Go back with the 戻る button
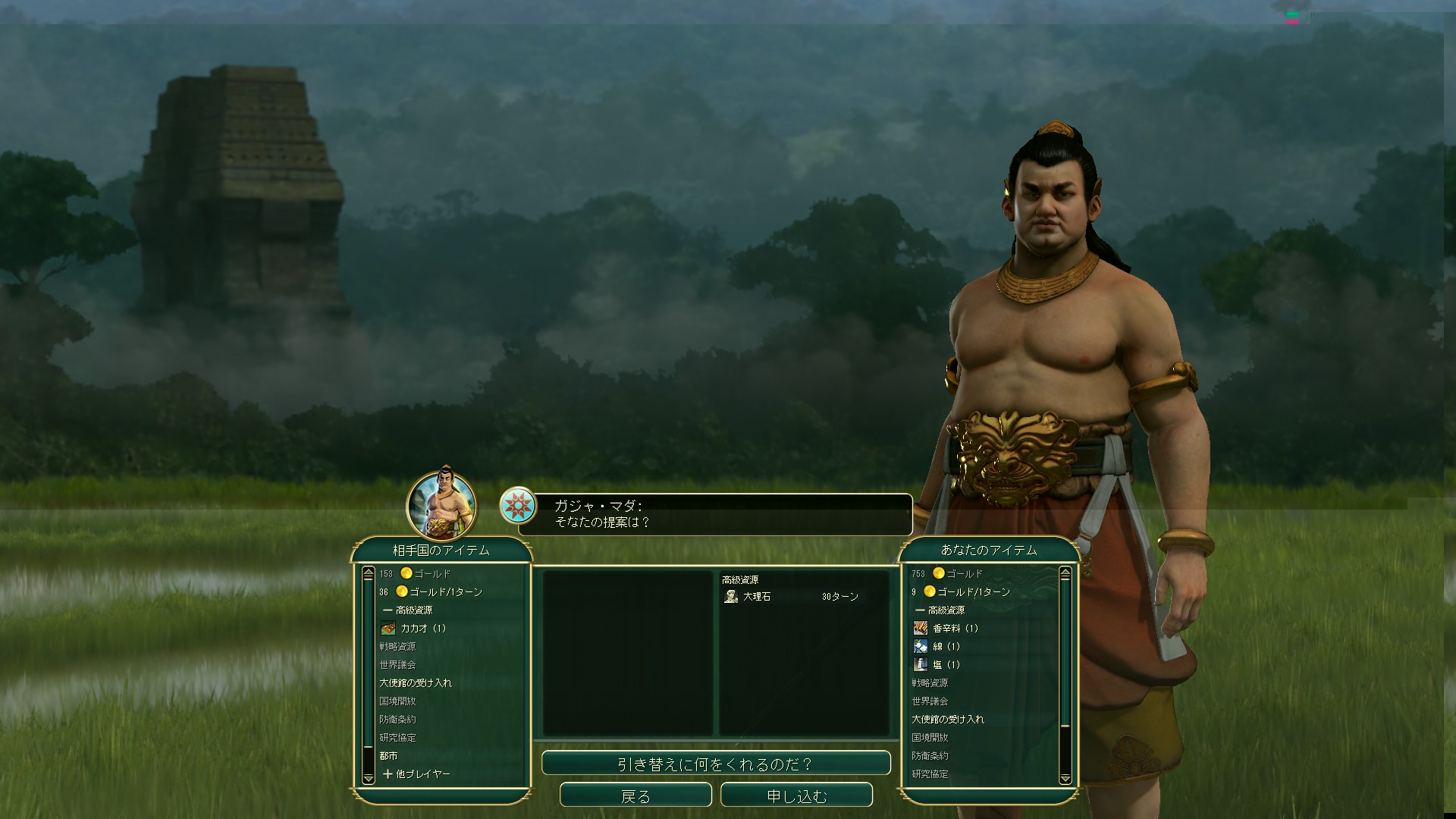The height and width of the screenshot is (819, 1456). (x=635, y=796)
